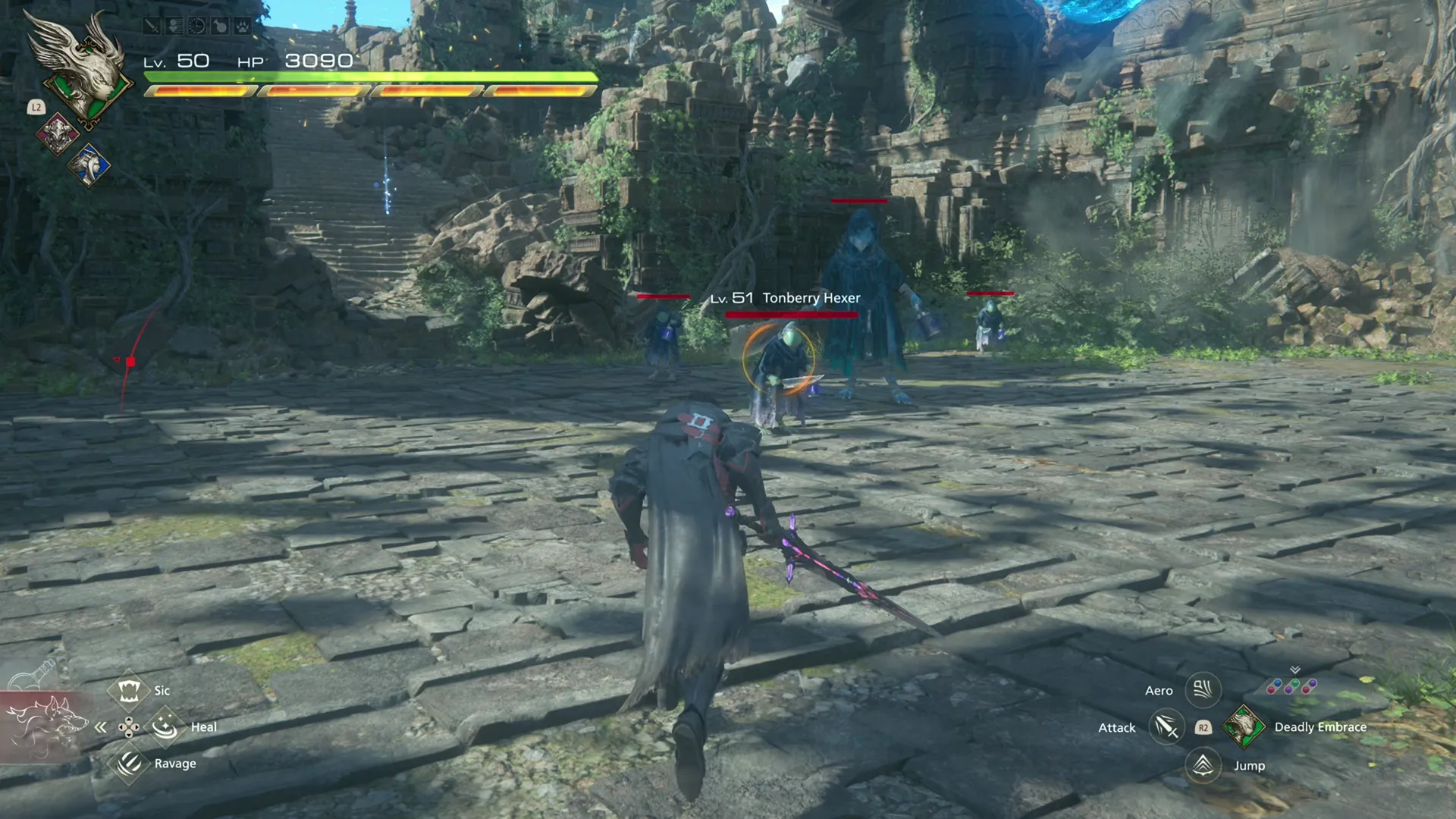Switch to the red Eikon diamond icon
1456x819 pixels.
tap(58, 134)
